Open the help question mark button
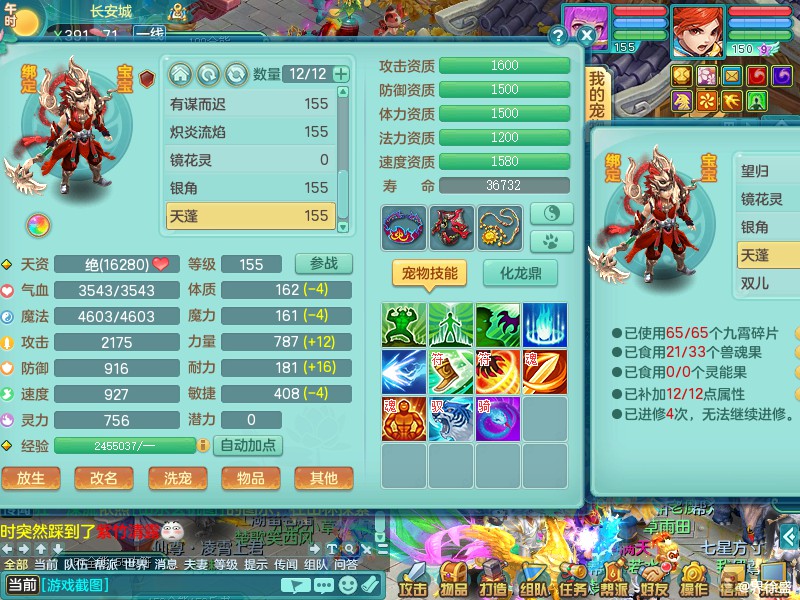Screen dimensions: 800x600 pyautogui.click(x=558, y=35)
